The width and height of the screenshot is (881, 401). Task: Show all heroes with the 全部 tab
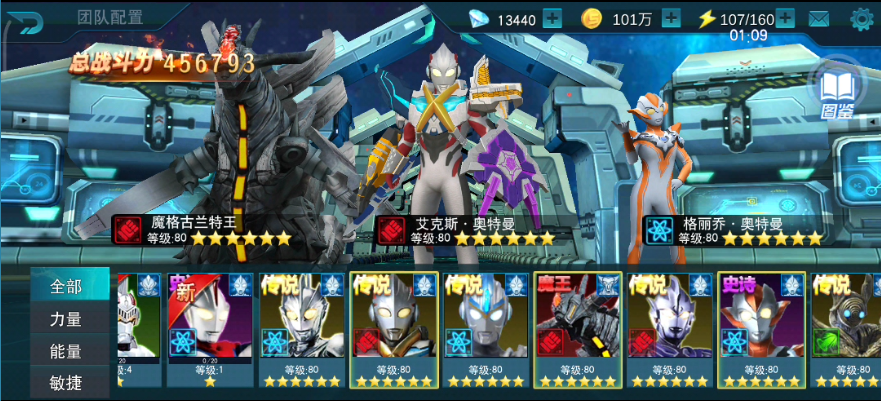(x=66, y=287)
